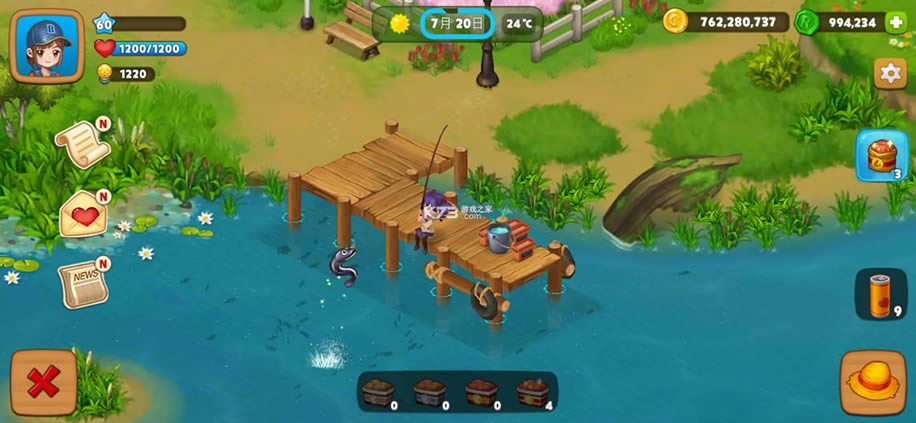This screenshot has height=423, width=916.
Task: Open the player avatar profile
Action: 46,46
